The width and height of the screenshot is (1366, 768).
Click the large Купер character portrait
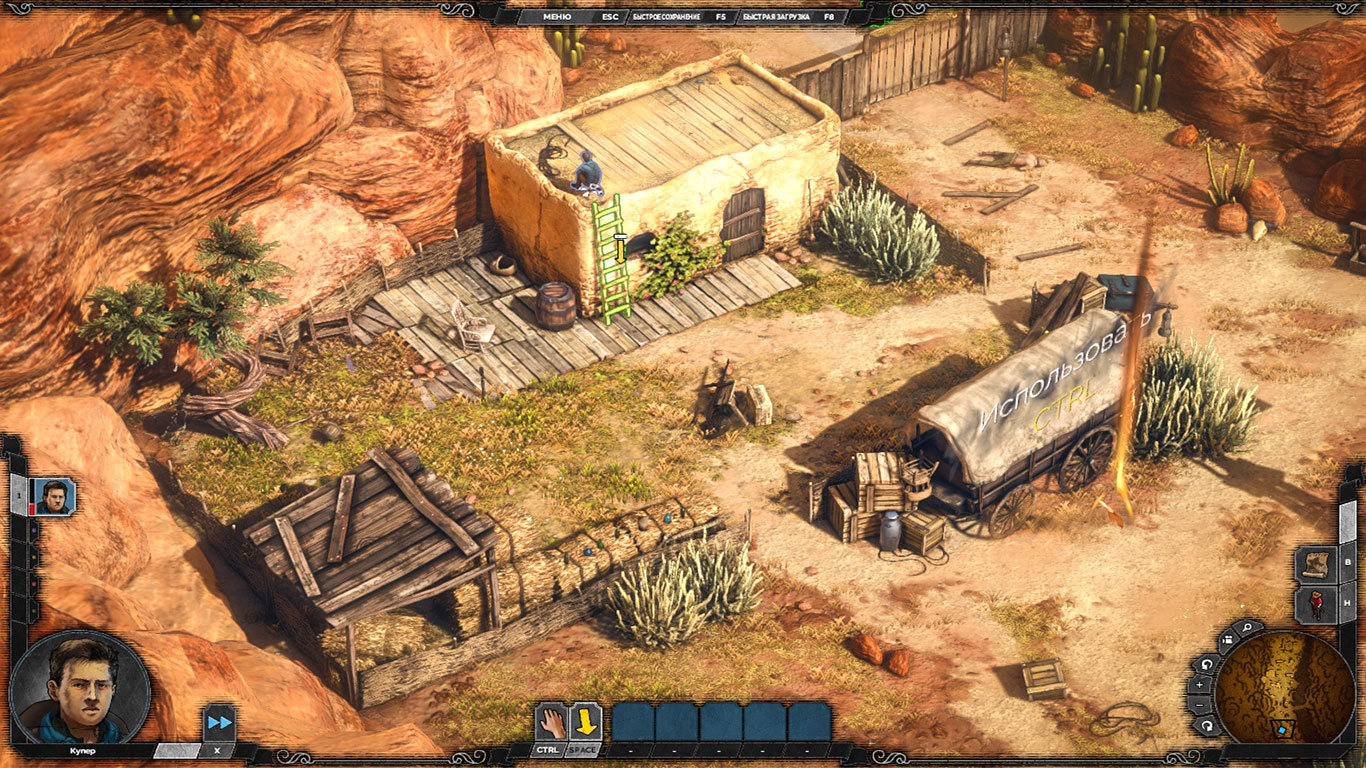click(80, 687)
